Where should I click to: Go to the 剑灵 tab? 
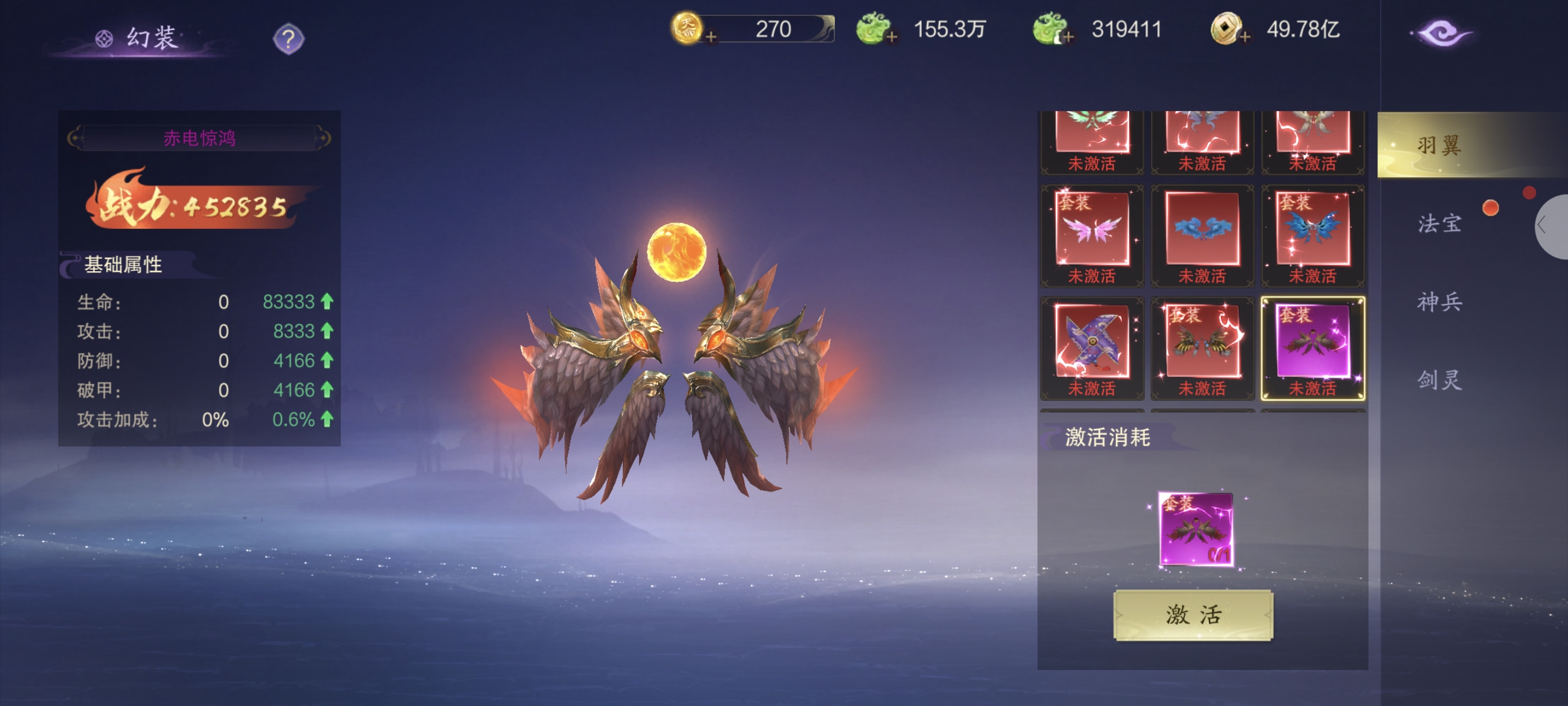pos(1439,381)
